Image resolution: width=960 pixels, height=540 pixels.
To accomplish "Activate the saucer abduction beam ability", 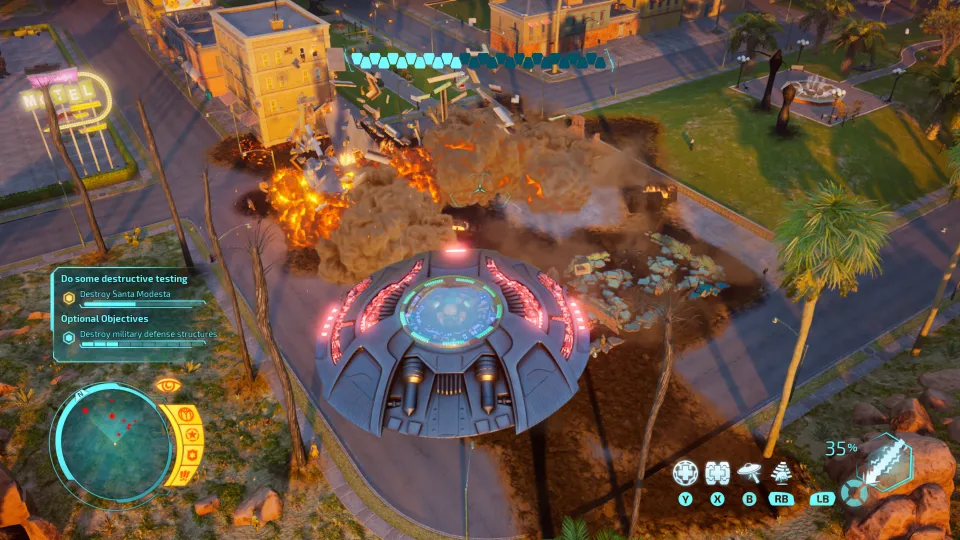I will pyautogui.click(x=747, y=473).
